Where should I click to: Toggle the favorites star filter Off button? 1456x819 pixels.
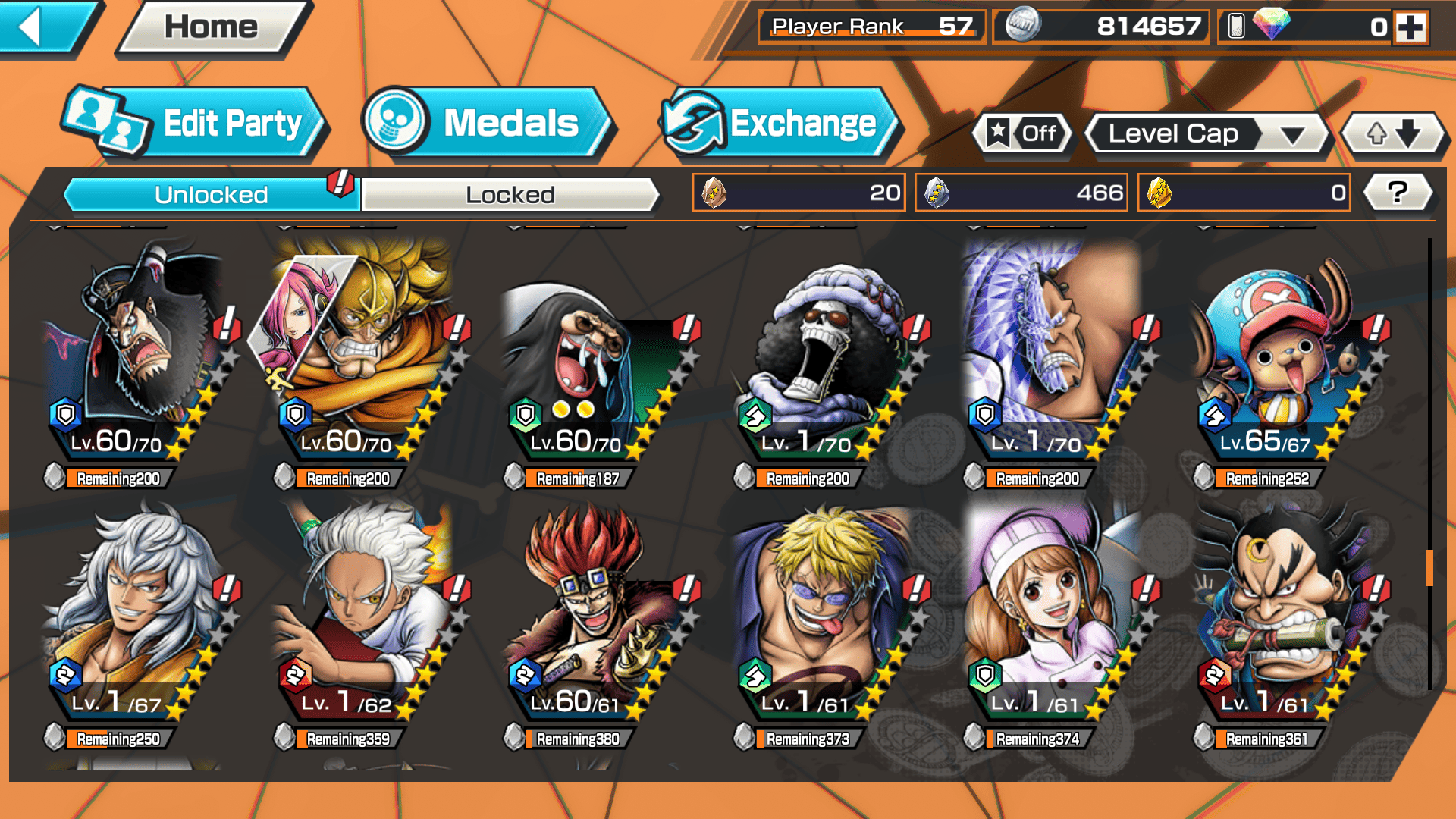point(1023,134)
